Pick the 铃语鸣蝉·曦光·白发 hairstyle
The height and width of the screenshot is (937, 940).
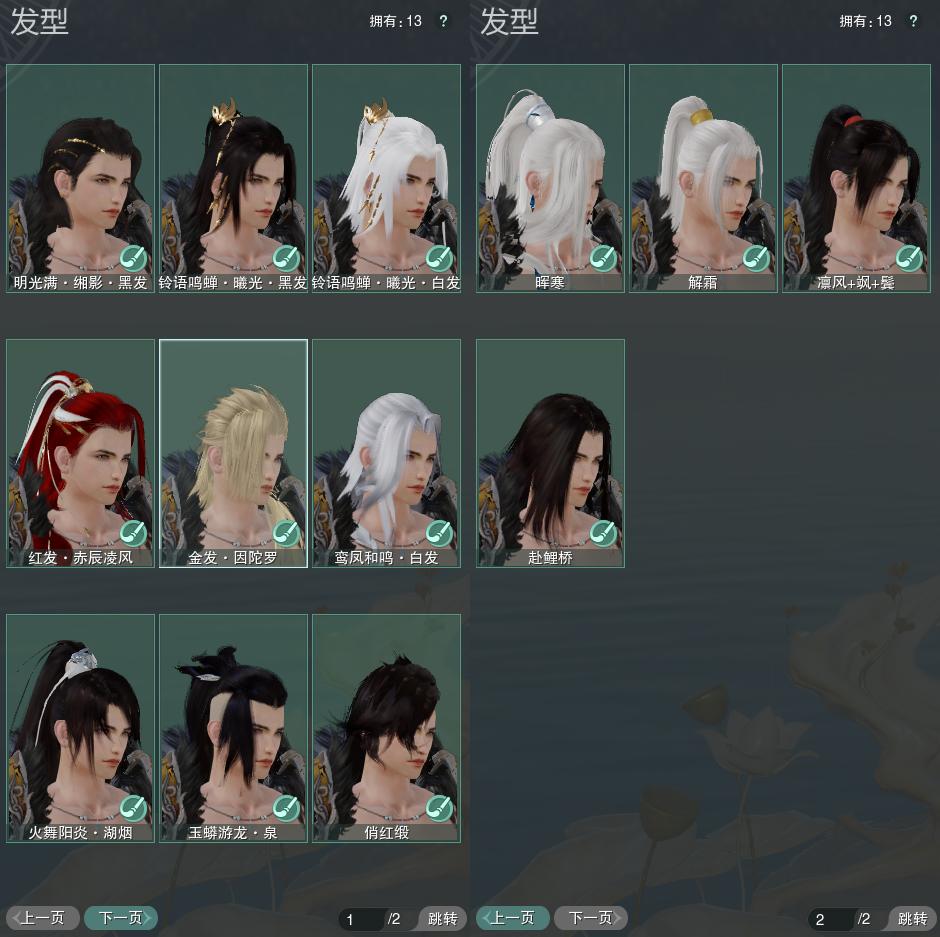tap(386, 170)
